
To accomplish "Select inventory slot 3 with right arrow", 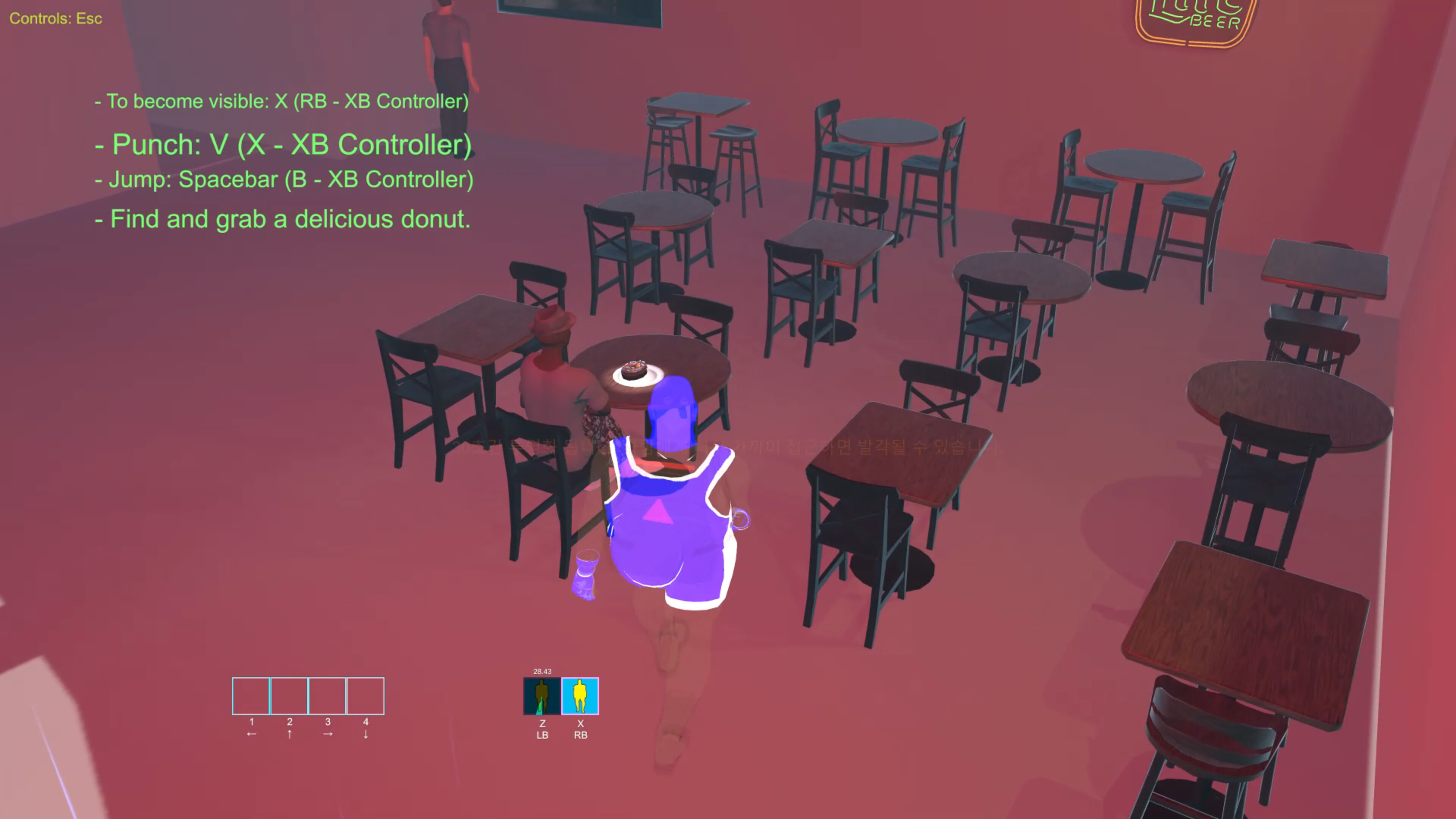I will pyautogui.click(x=327, y=696).
